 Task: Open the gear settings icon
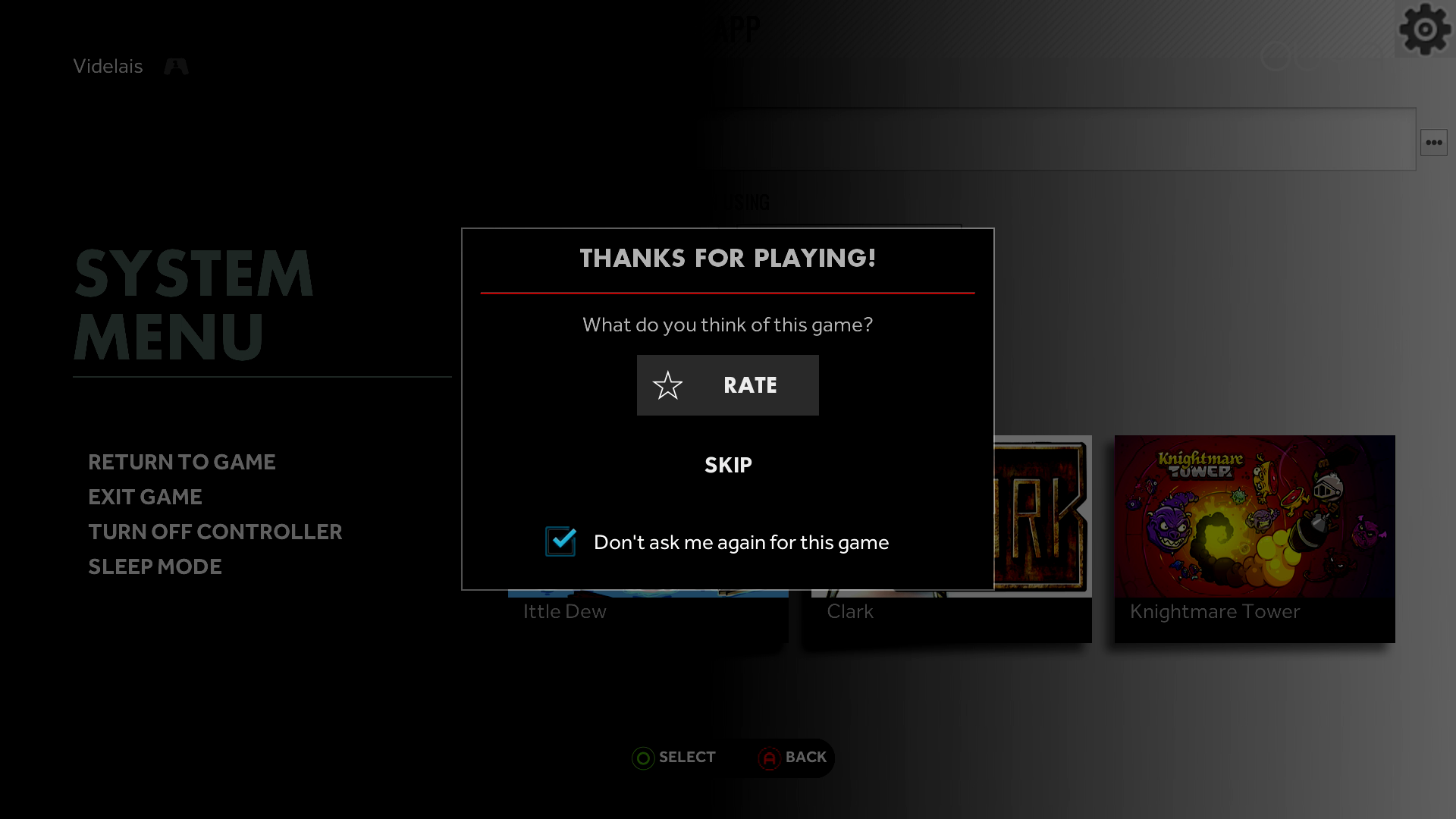(1425, 29)
